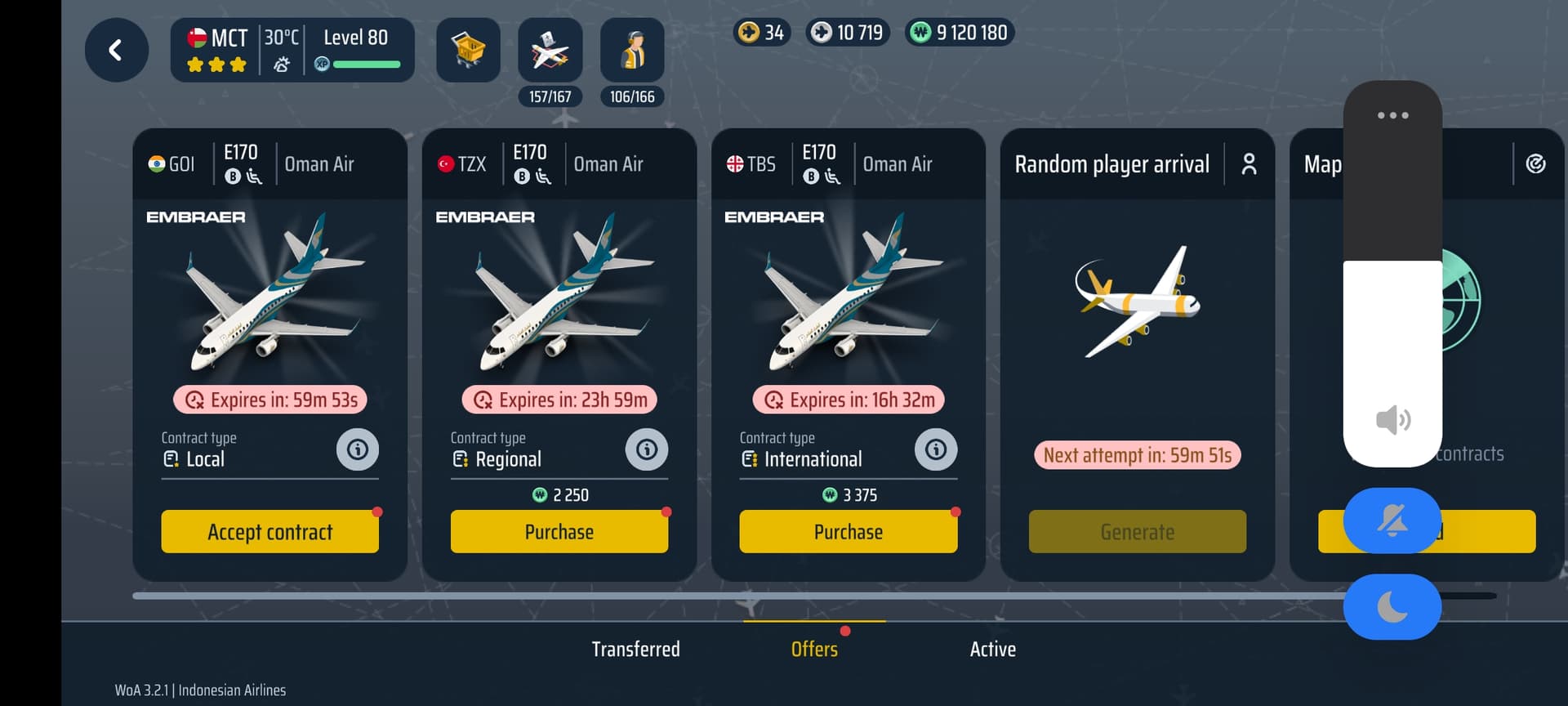The height and width of the screenshot is (706, 1568).
Task: Show info for the International contract
Action: click(936, 449)
